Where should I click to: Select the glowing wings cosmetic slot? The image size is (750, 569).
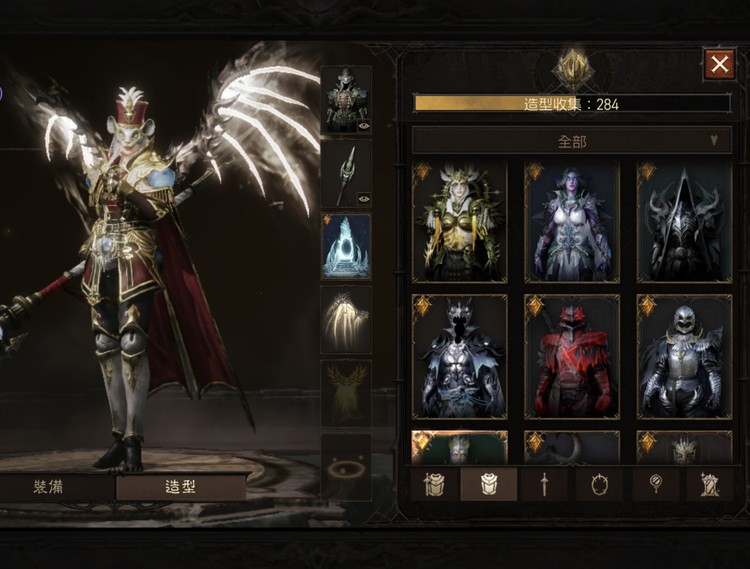pos(346,320)
